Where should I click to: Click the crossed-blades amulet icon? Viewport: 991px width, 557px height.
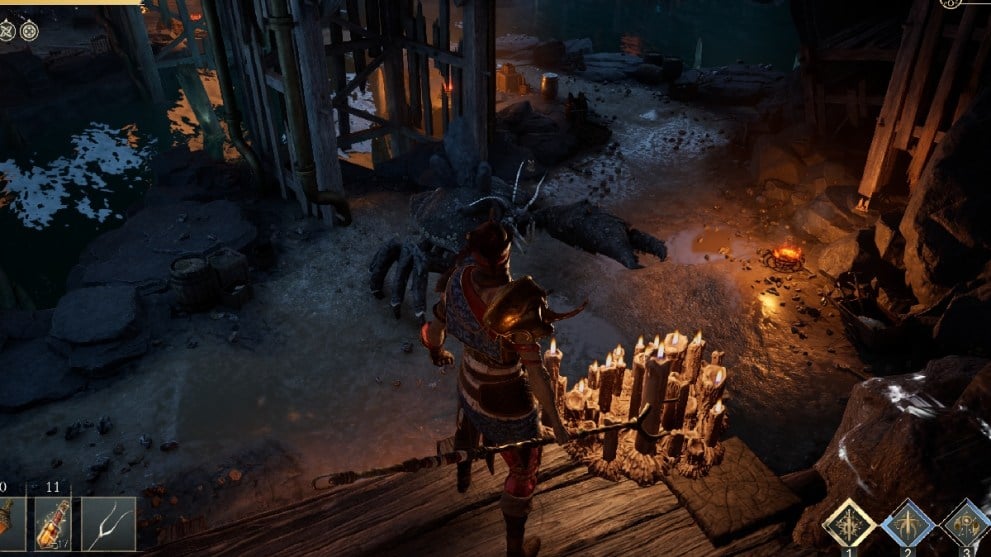point(8,30)
